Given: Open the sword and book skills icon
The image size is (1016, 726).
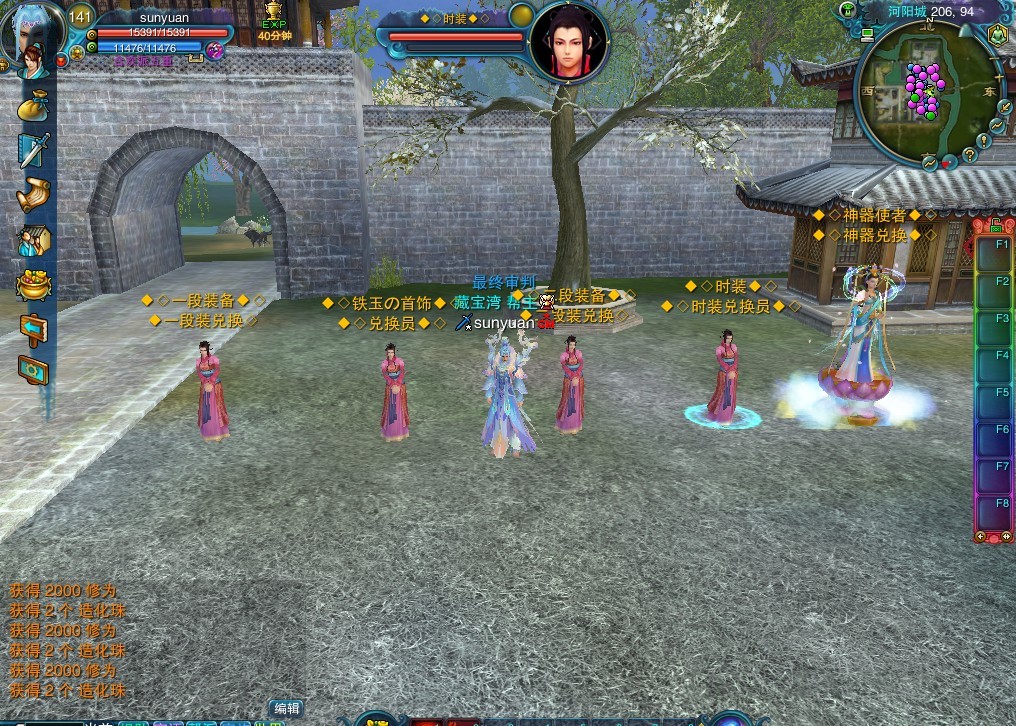Looking at the screenshot, I should [33, 150].
